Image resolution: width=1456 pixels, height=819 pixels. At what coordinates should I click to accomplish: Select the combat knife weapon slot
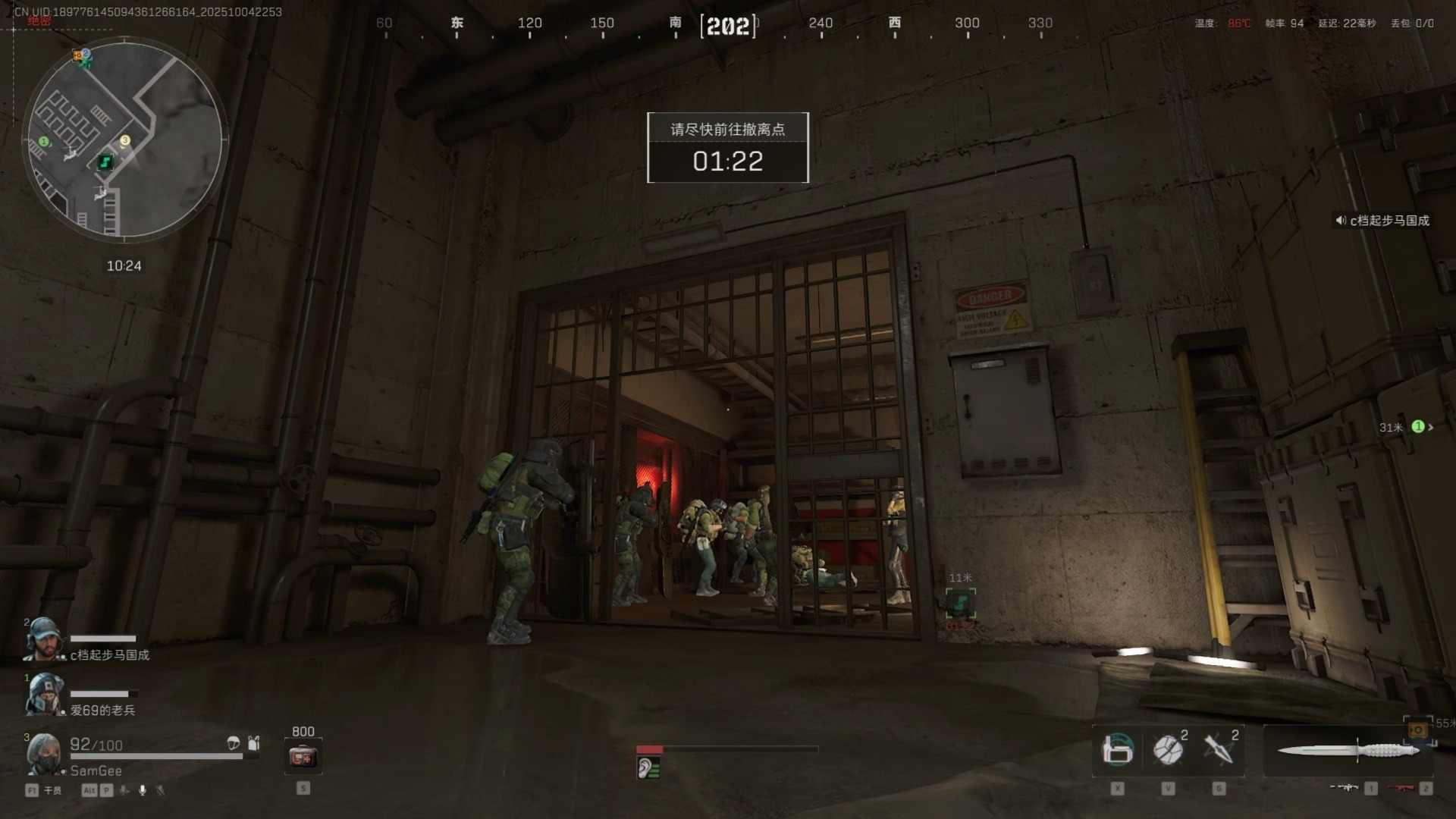[1348, 751]
